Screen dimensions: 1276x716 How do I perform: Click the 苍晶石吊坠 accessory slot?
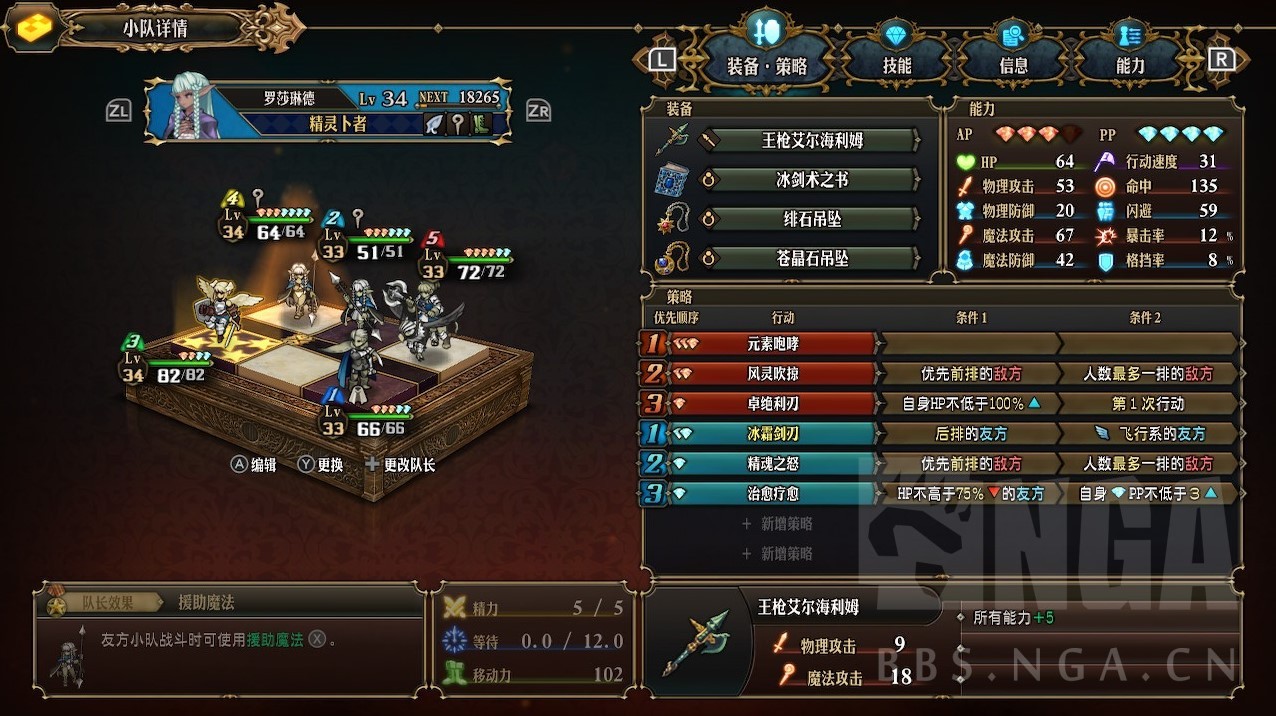812,258
